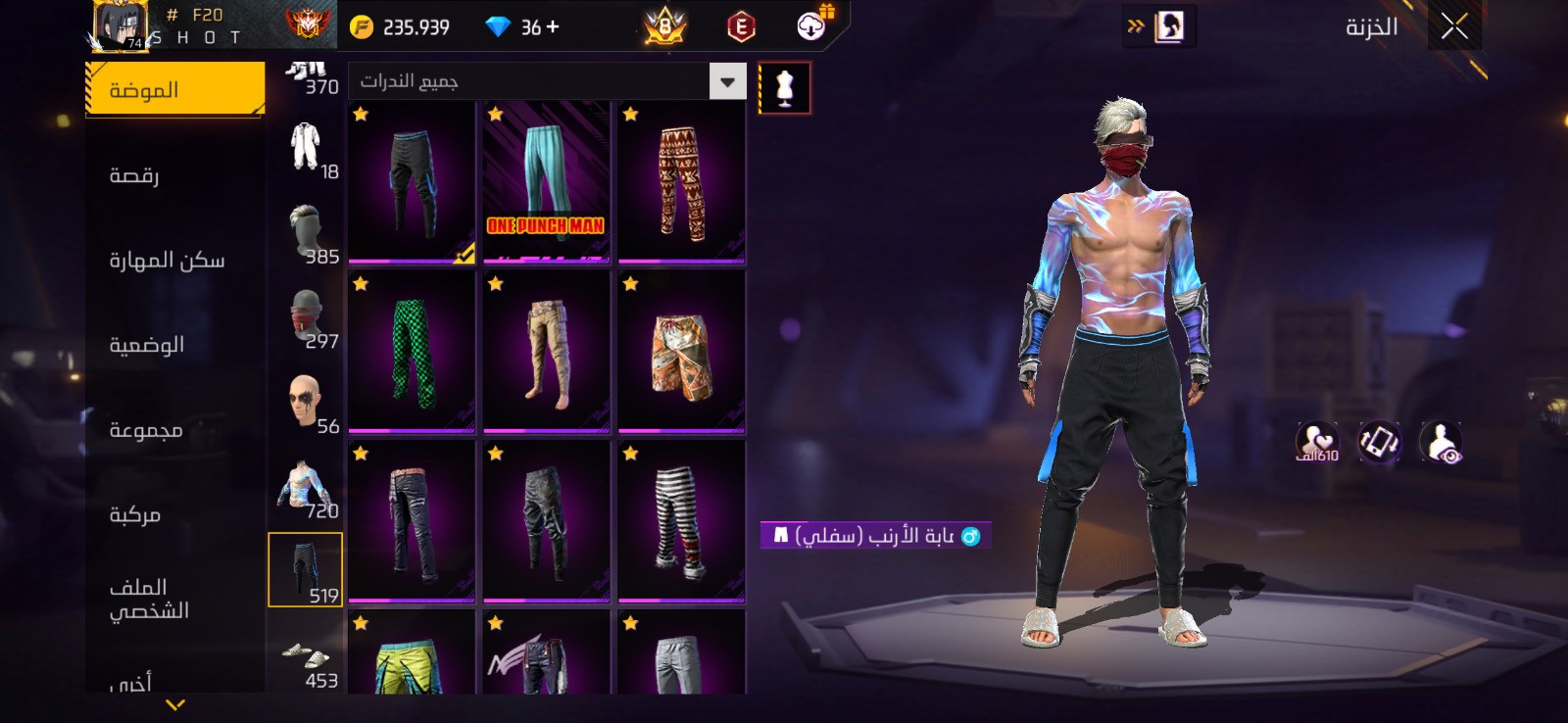Image resolution: width=1568 pixels, height=723 pixels.
Task: Choose the green checkered pants
Action: pyautogui.click(x=413, y=353)
